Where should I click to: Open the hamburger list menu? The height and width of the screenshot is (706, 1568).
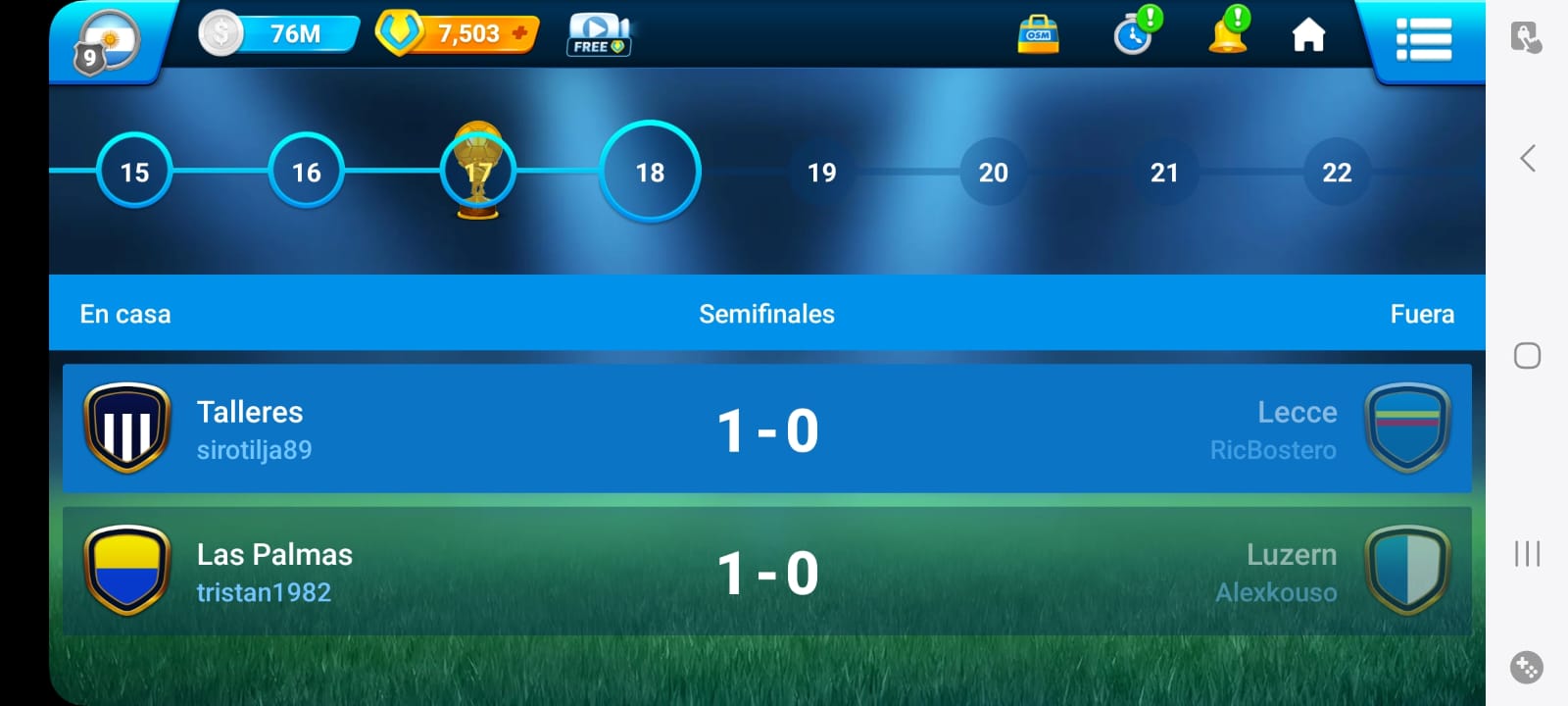[x=1423, y=39]
